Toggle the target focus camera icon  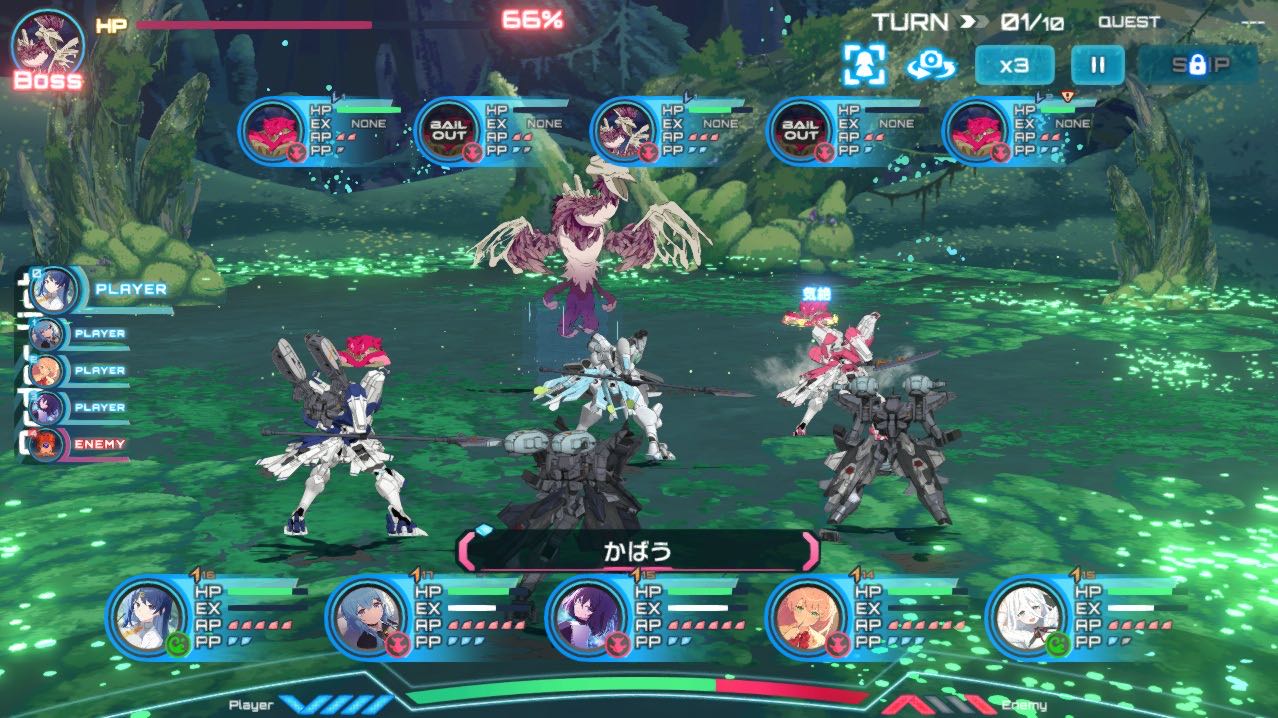tap(864, 66)
